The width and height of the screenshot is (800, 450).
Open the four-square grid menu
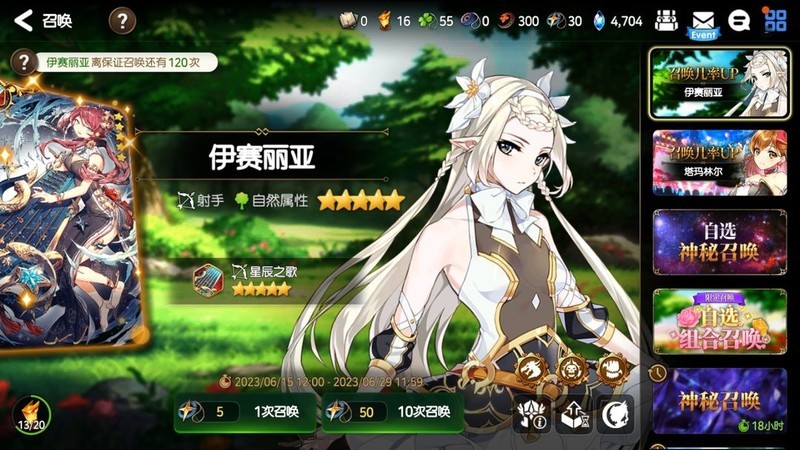click(x=774, y=20)
